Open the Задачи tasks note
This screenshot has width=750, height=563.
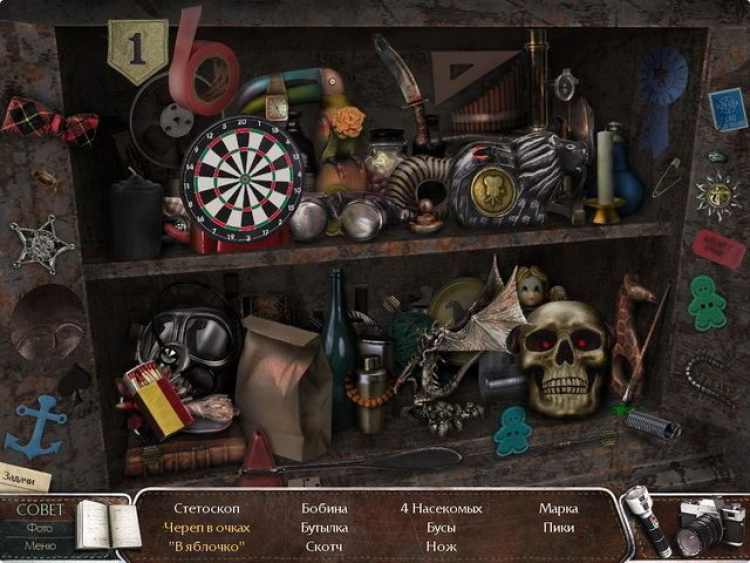(24, 477)
